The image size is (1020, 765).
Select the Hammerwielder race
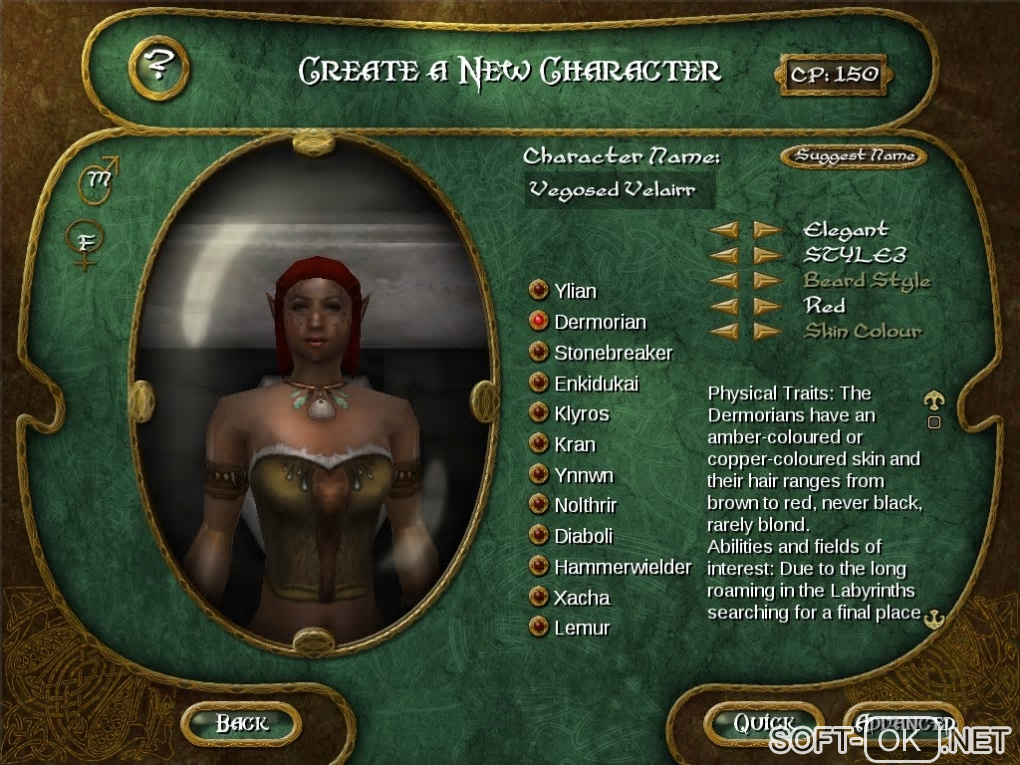coord(539,567)
